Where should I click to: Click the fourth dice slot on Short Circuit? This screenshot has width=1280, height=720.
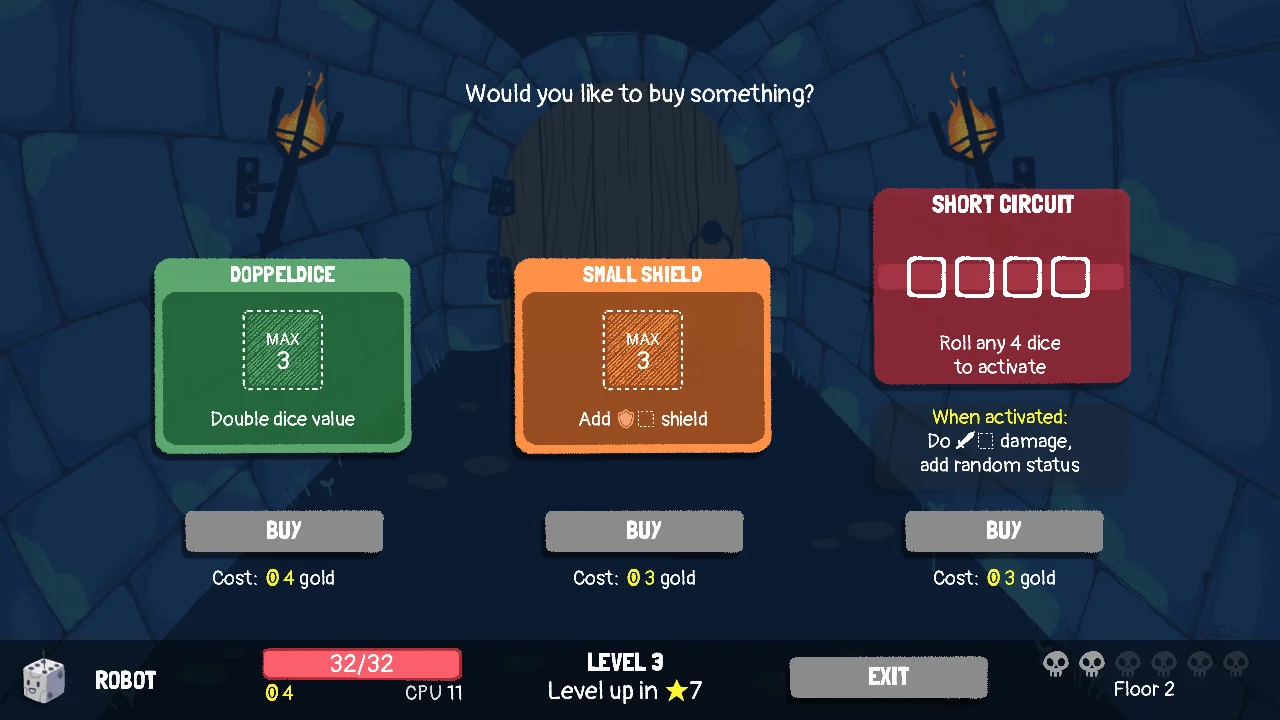(1071, 277)
